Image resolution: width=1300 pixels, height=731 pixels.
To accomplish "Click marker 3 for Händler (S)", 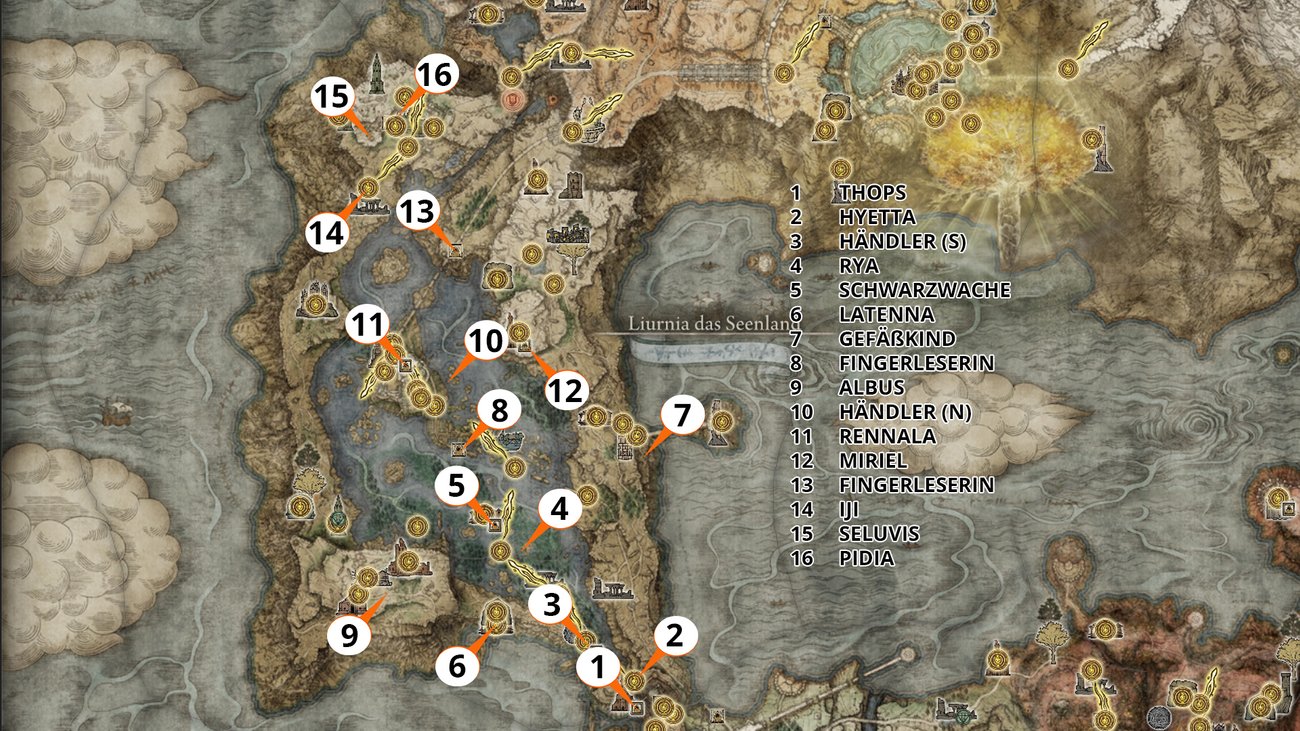I will coord(550,602).
